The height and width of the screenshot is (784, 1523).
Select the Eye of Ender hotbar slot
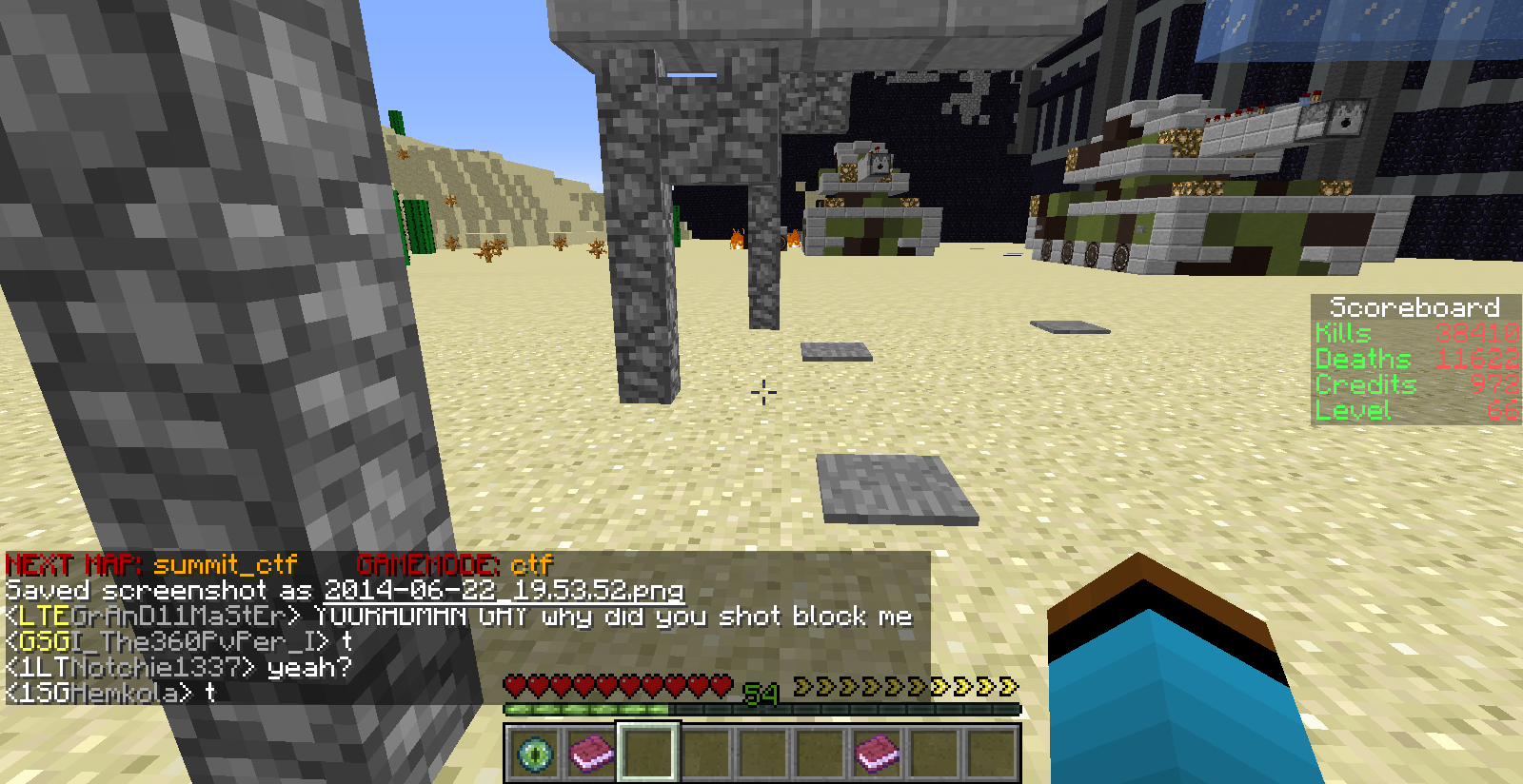[534, 754]
